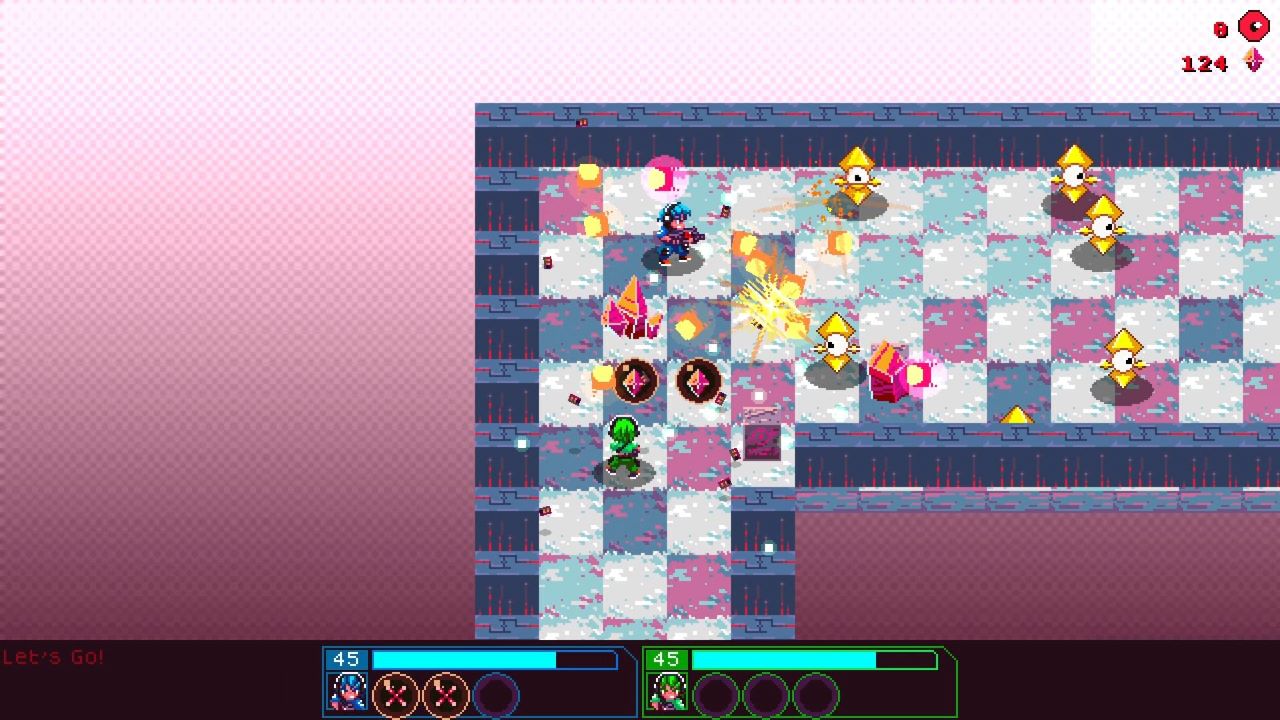This screenshot has width=1280, height=720.
Task: Click the right shard pickup medallion on the floor
Action: click(697, 381)
